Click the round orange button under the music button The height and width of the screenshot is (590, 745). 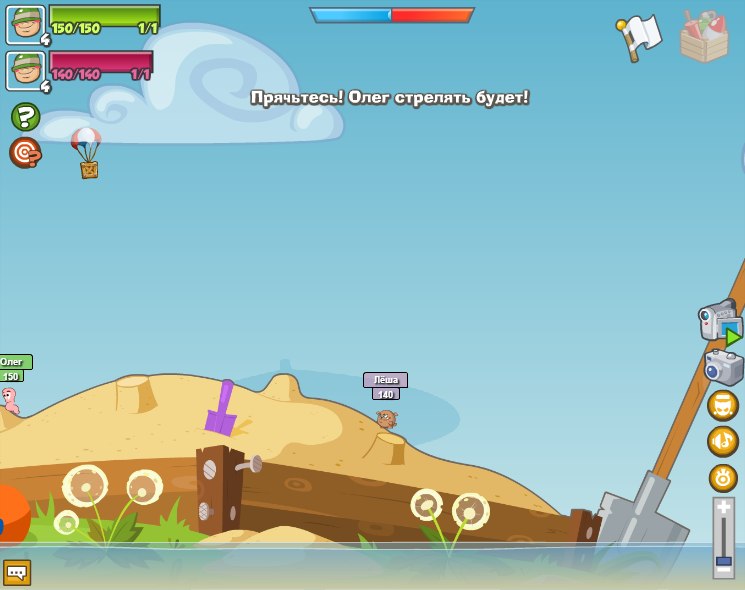point(723,477)
